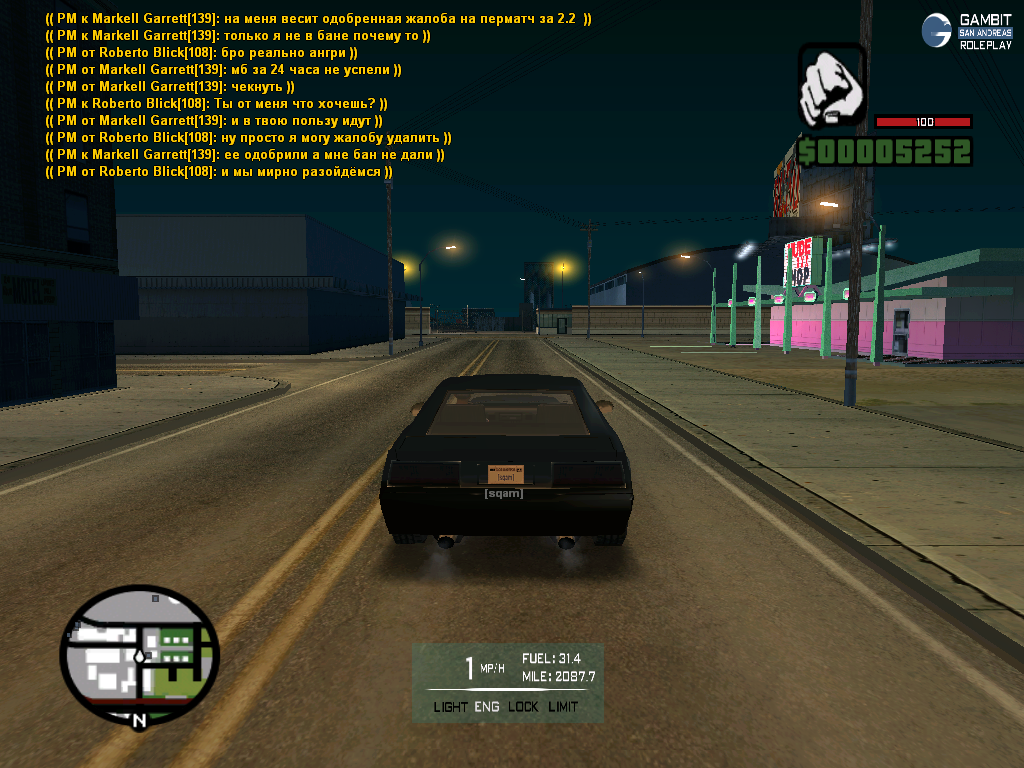Toggle the LIGHT indicator on the speedometer
The height and width of the screenshot is (768, 1024).
[x=450, y=707]
